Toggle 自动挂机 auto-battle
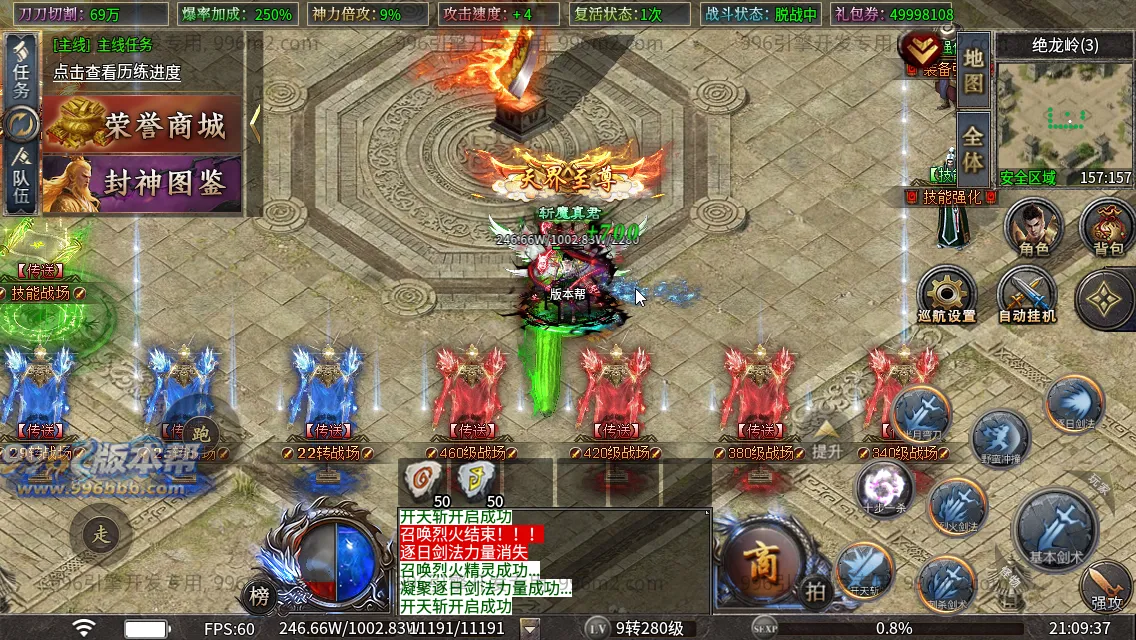This screenshot has height=640, width=1136. pos(1027,297)
